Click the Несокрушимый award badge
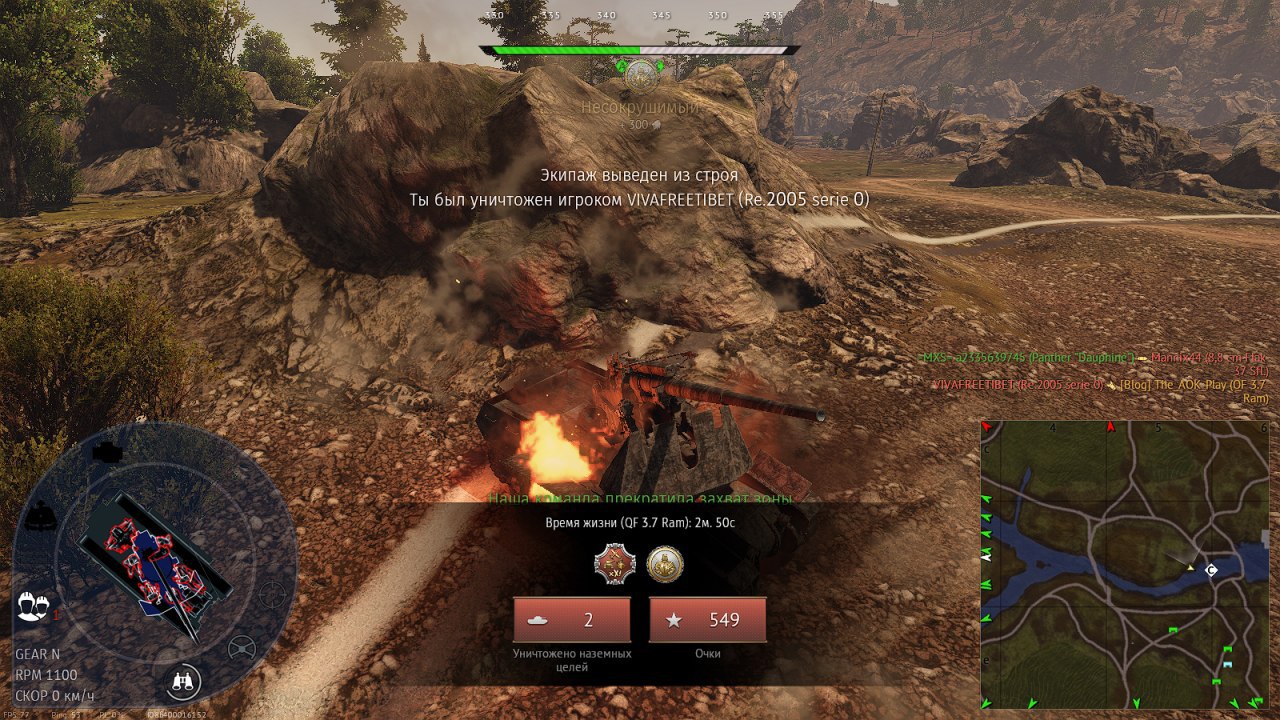 (x=640, y=73)
